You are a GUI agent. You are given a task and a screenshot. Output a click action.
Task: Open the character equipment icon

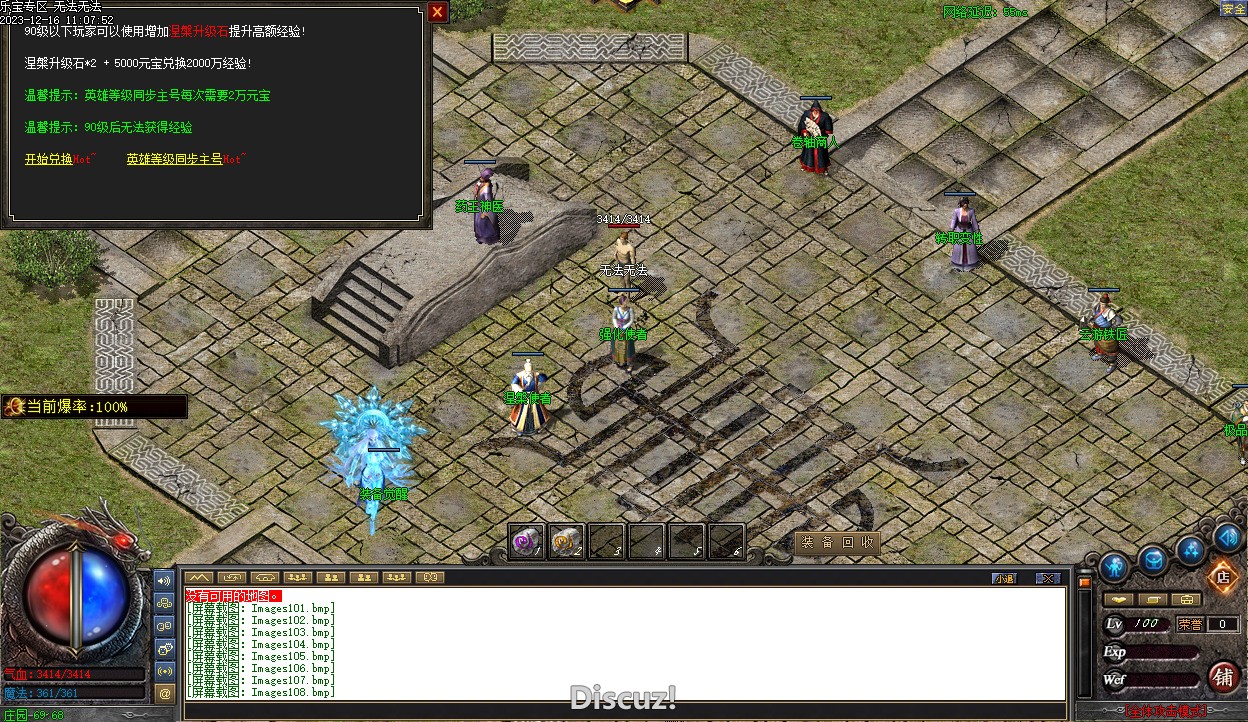click(1114, 567)
